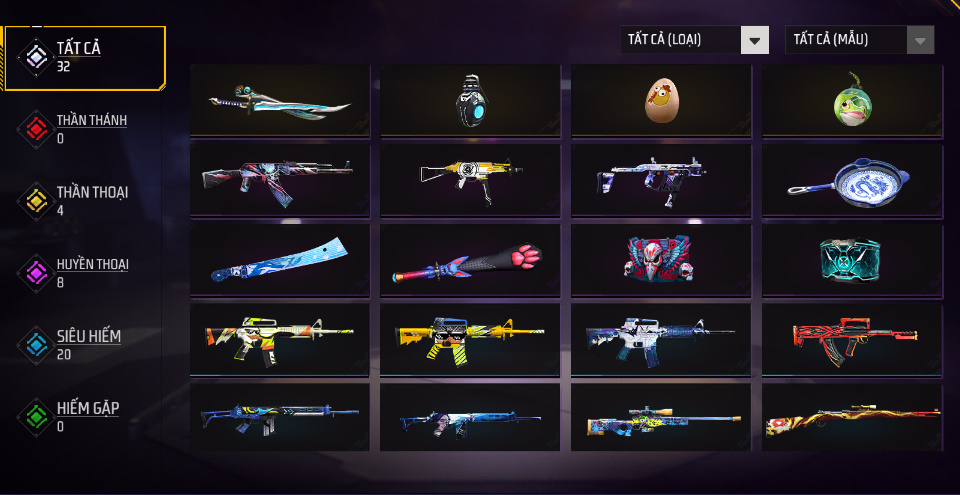
Task: Select the green frog grenade skin
Action: click(x=852, y=100)
